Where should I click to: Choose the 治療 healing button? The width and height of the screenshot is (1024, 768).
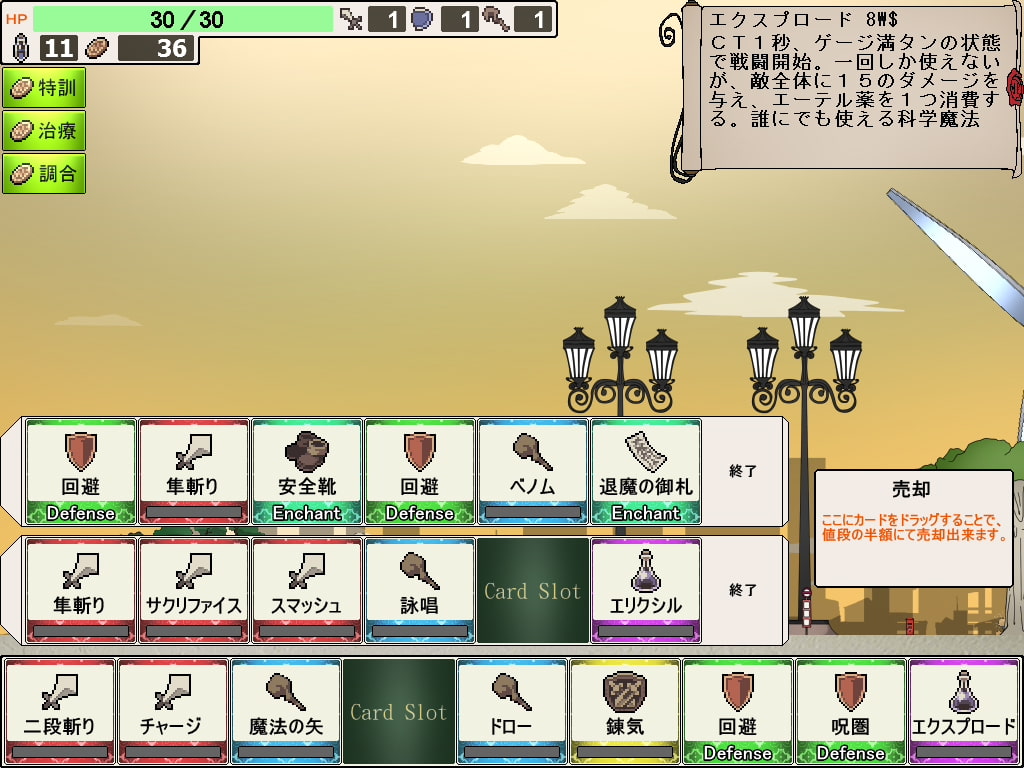click(x=44, y=131)
